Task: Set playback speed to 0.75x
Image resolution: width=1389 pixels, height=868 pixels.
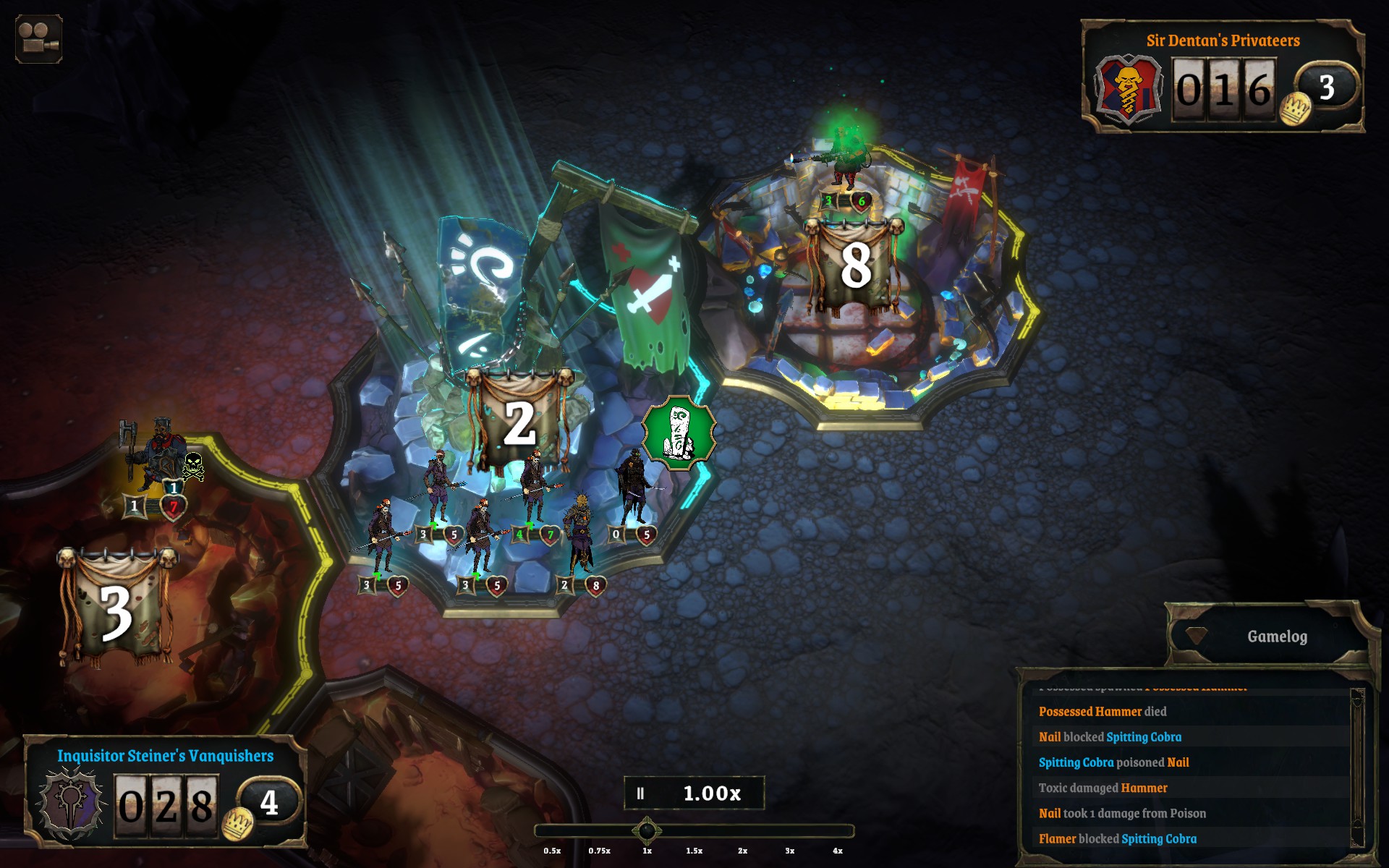Action: (x=599, y=851)
